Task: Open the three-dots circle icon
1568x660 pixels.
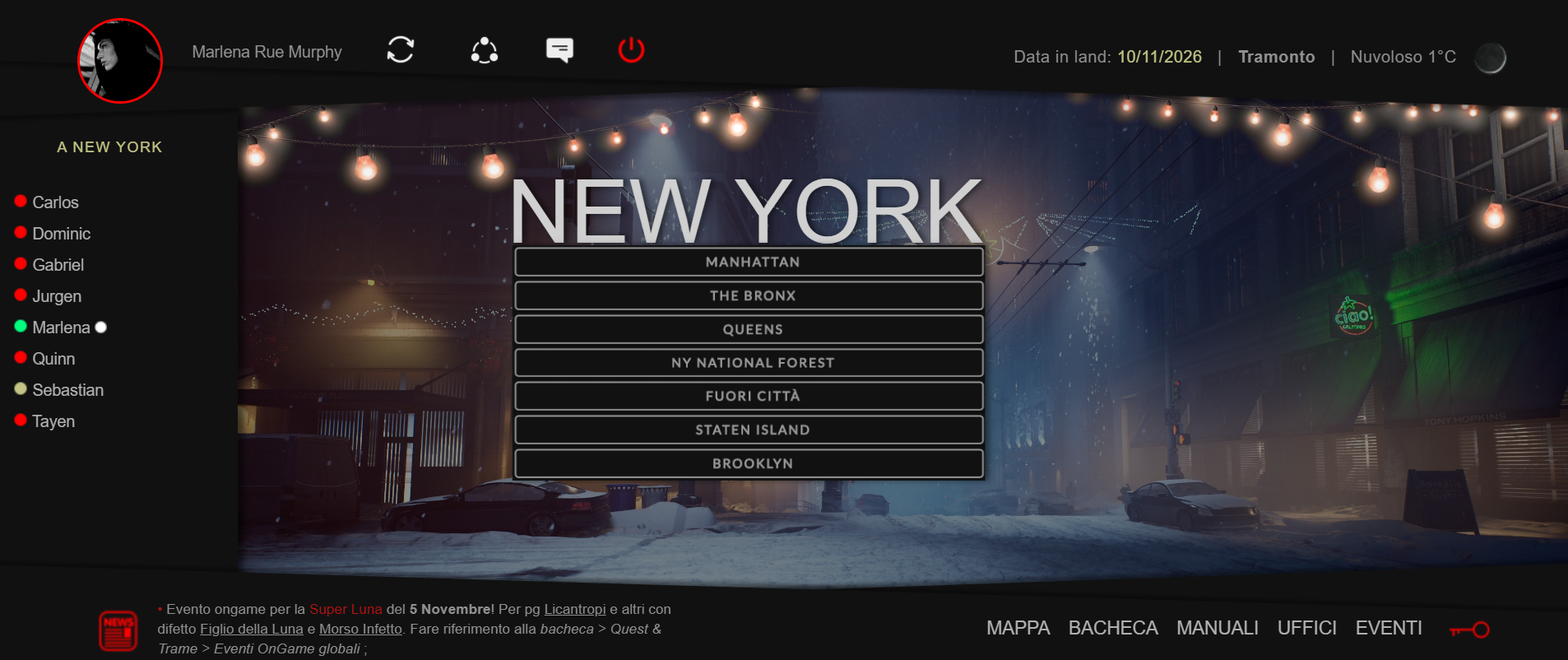Action: [485, 50]
